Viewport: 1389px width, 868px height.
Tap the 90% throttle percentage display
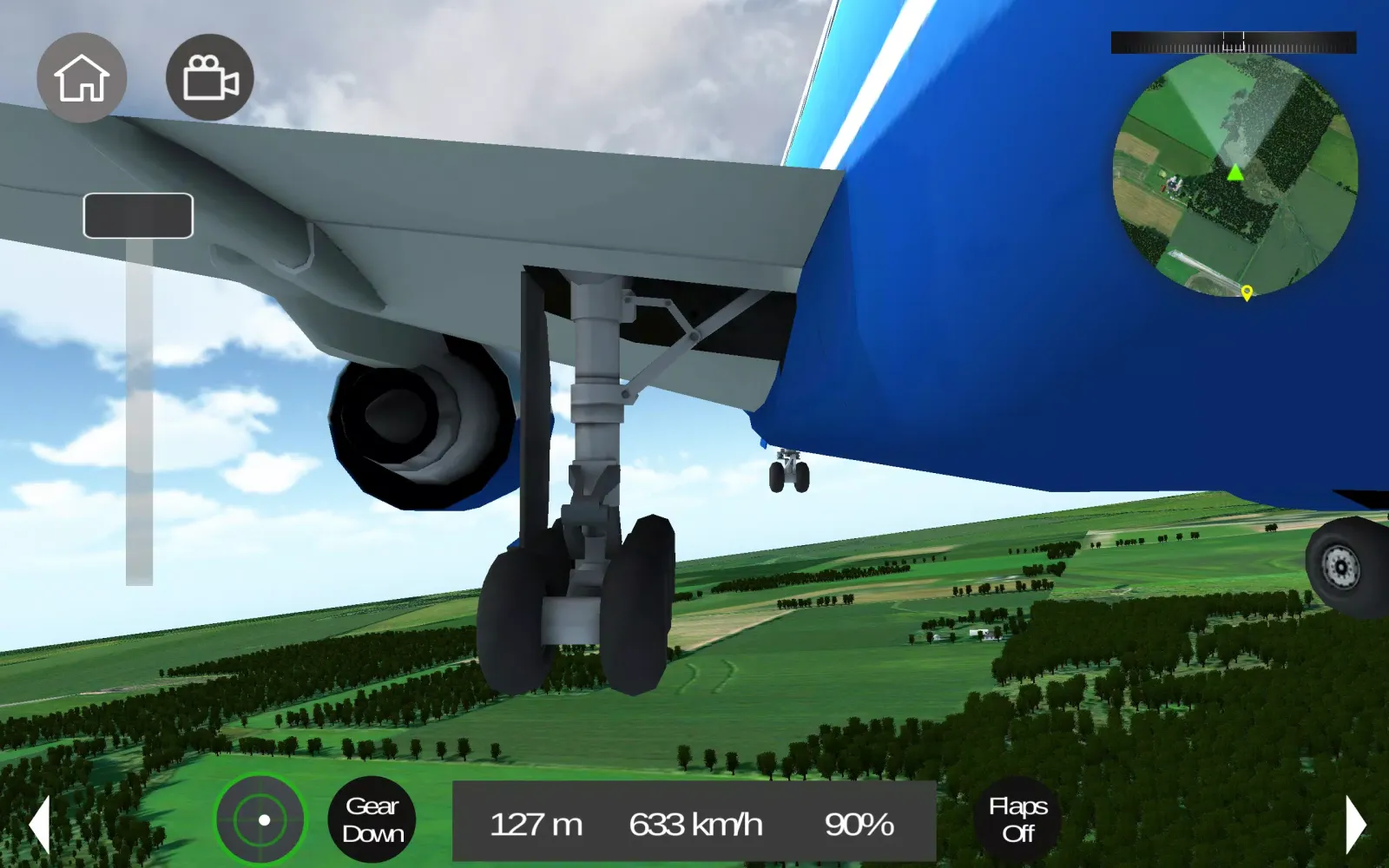tap(859, 825)
